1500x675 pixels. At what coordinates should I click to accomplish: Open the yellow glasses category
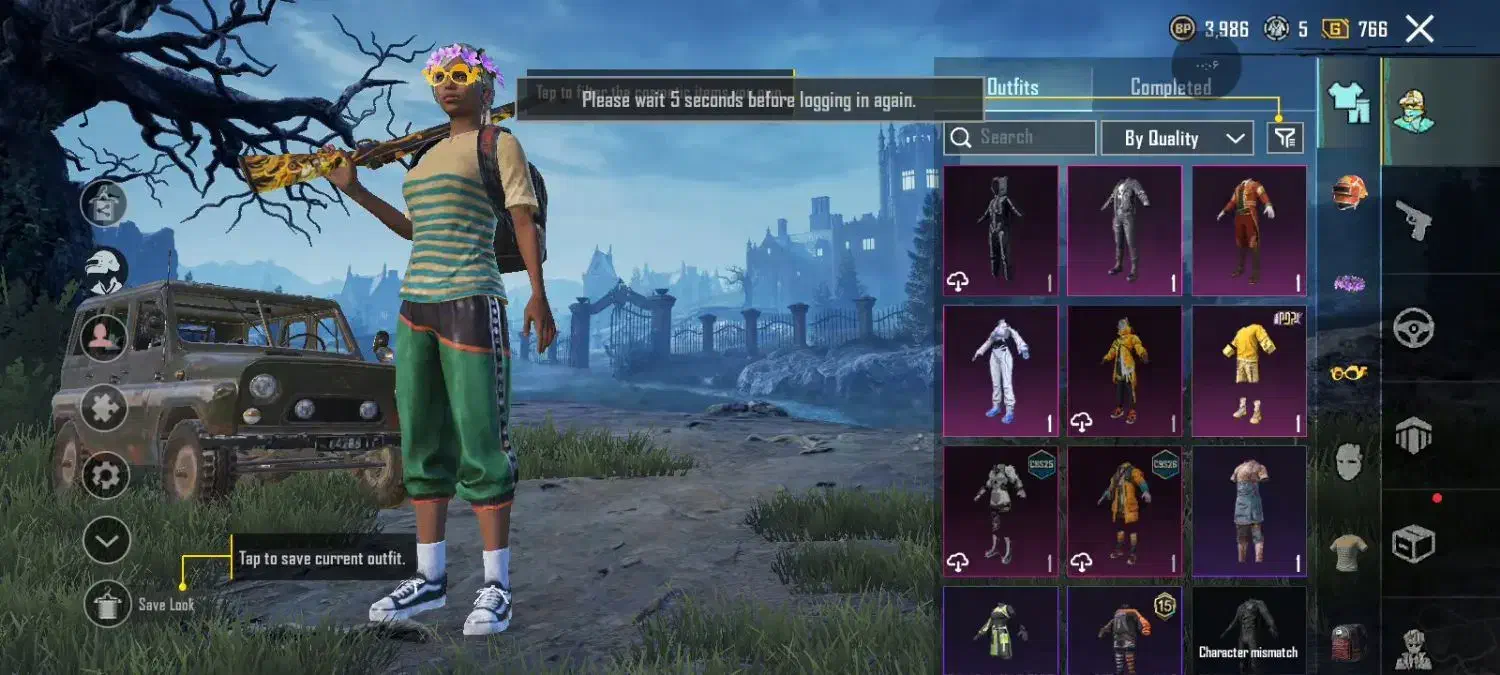(x=1349, y=373)
